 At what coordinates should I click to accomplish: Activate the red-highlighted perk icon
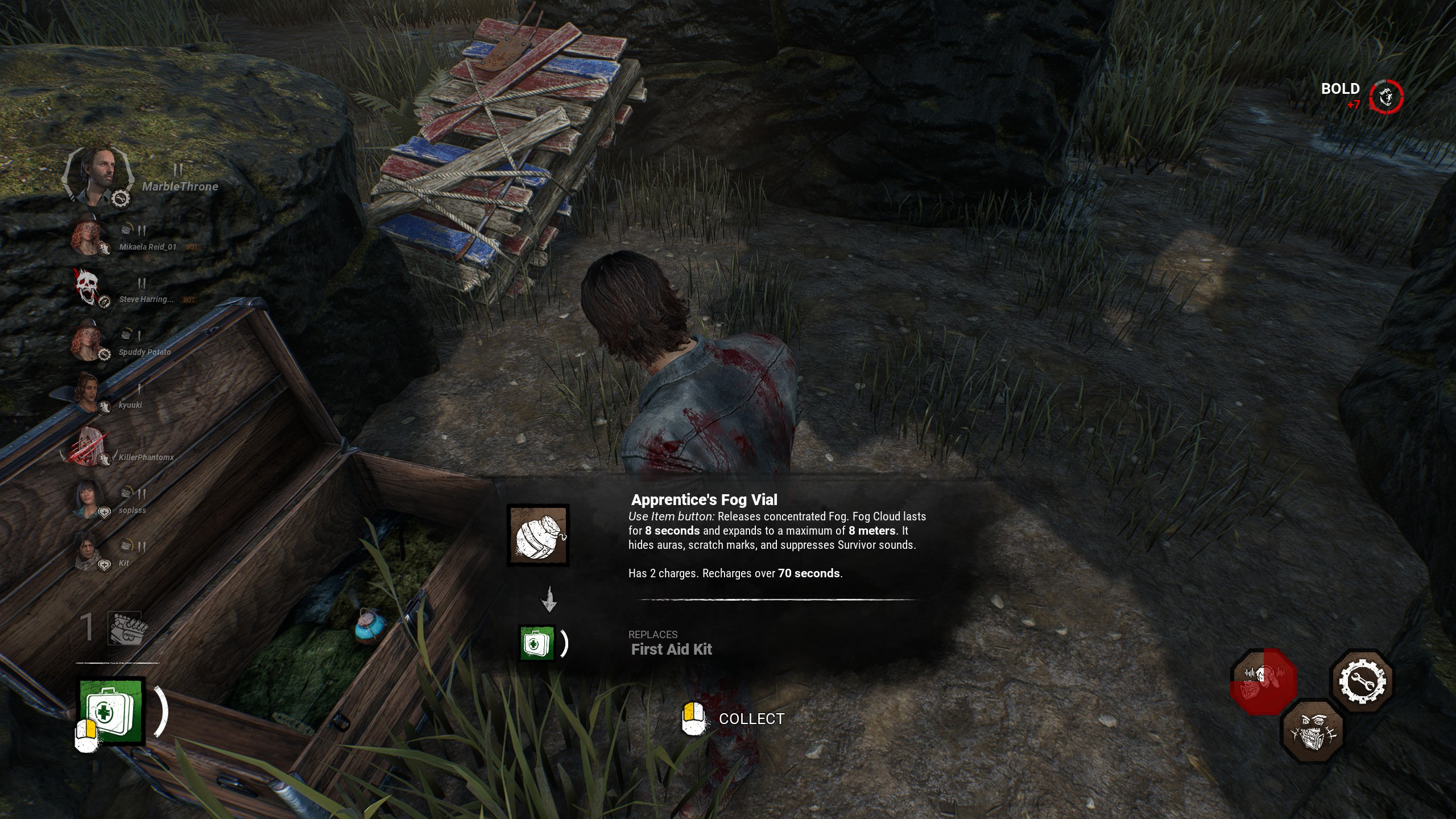point(1263,681)
